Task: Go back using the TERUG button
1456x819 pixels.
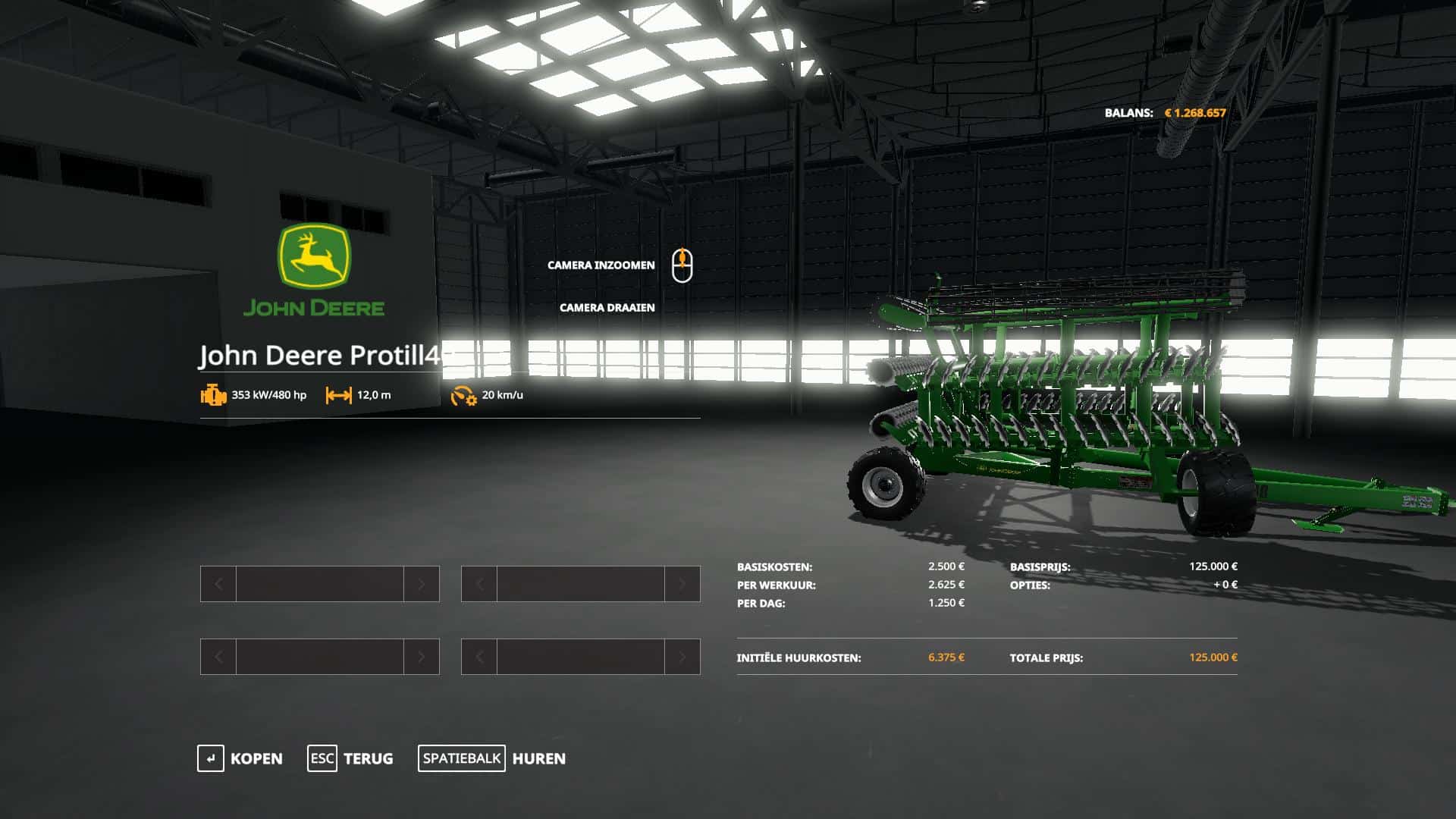Action: pyautogui.click(x=350, y=758)
